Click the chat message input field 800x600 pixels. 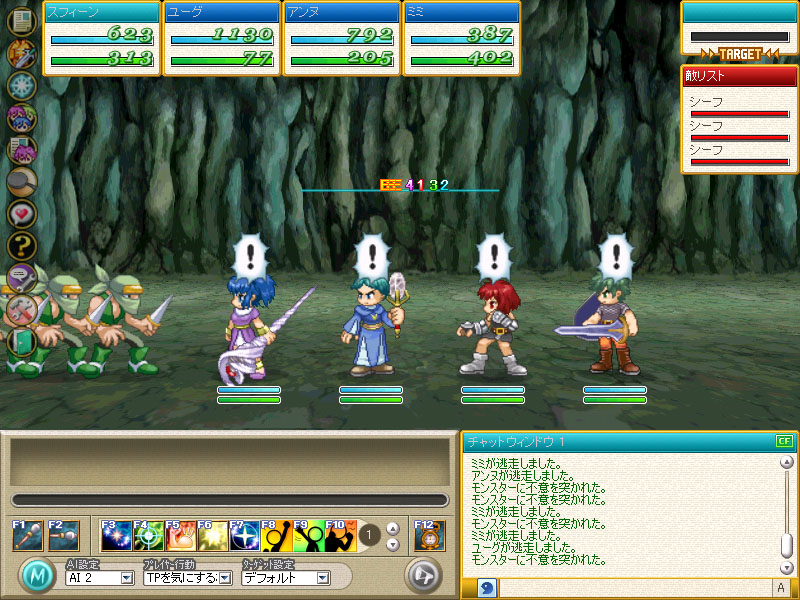[x=633, y=588]
